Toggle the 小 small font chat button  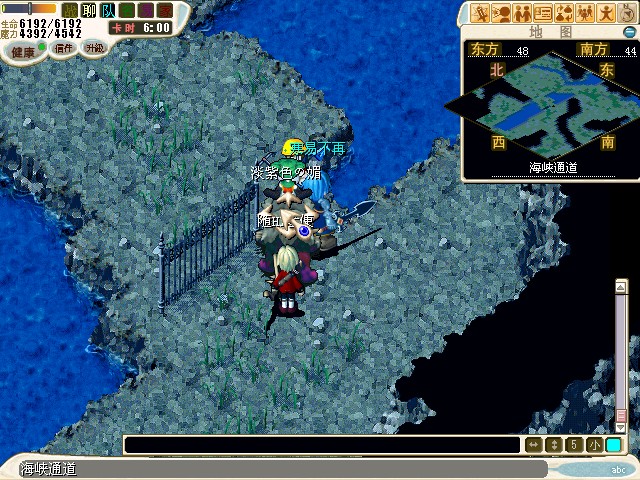click(594, 445)
